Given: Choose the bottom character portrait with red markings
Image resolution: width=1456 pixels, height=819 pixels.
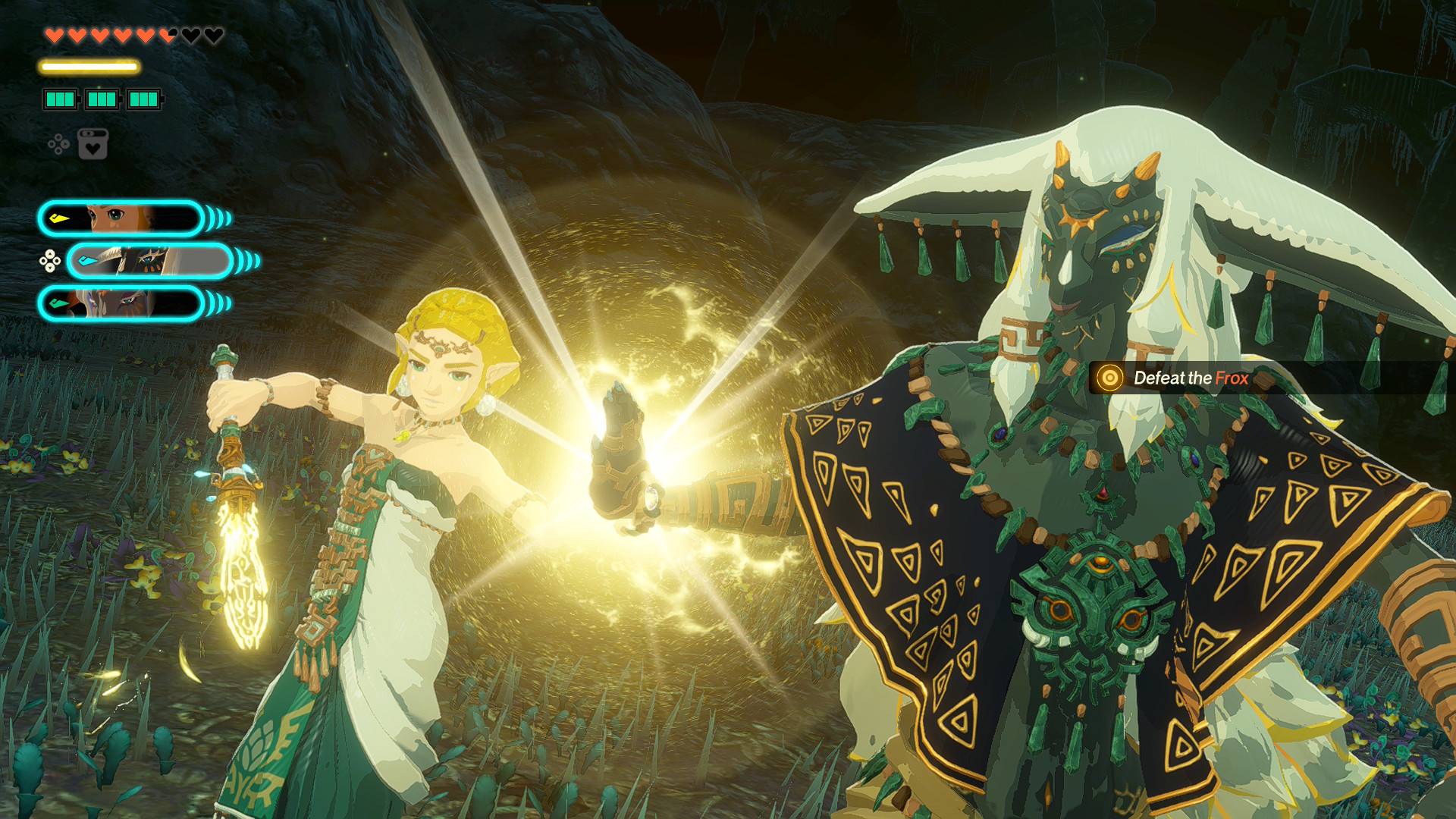Looking at the screenshot, I should point(121,303).
